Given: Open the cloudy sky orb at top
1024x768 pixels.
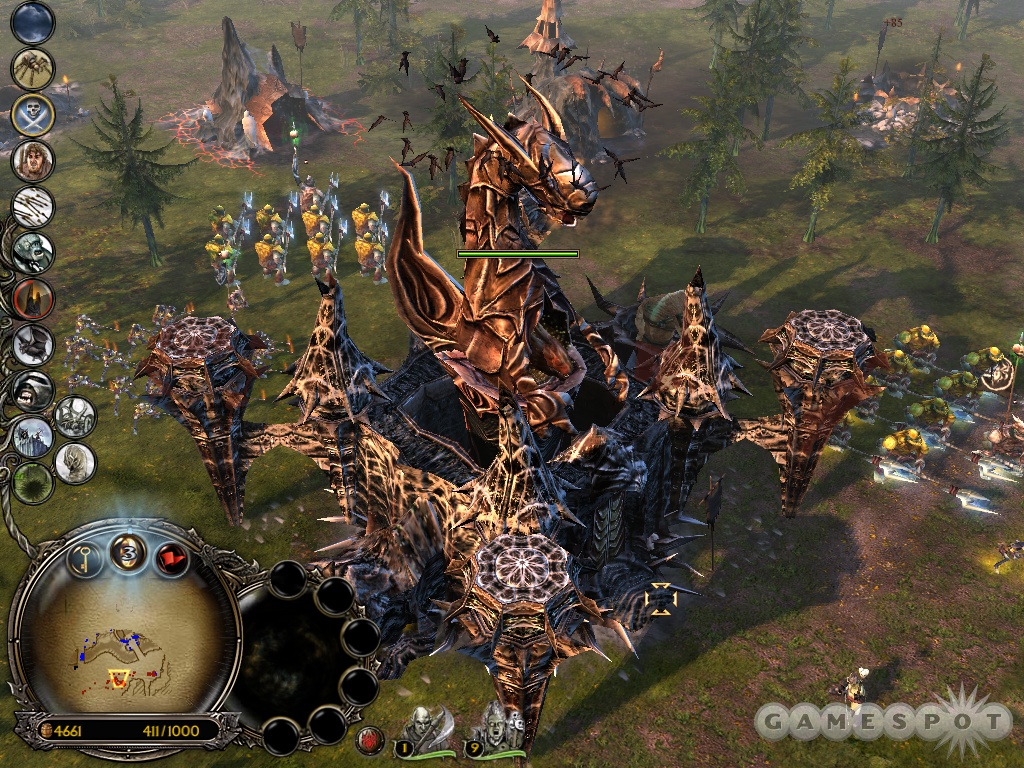Looking at the screenshot, I should tap(32, 22).
